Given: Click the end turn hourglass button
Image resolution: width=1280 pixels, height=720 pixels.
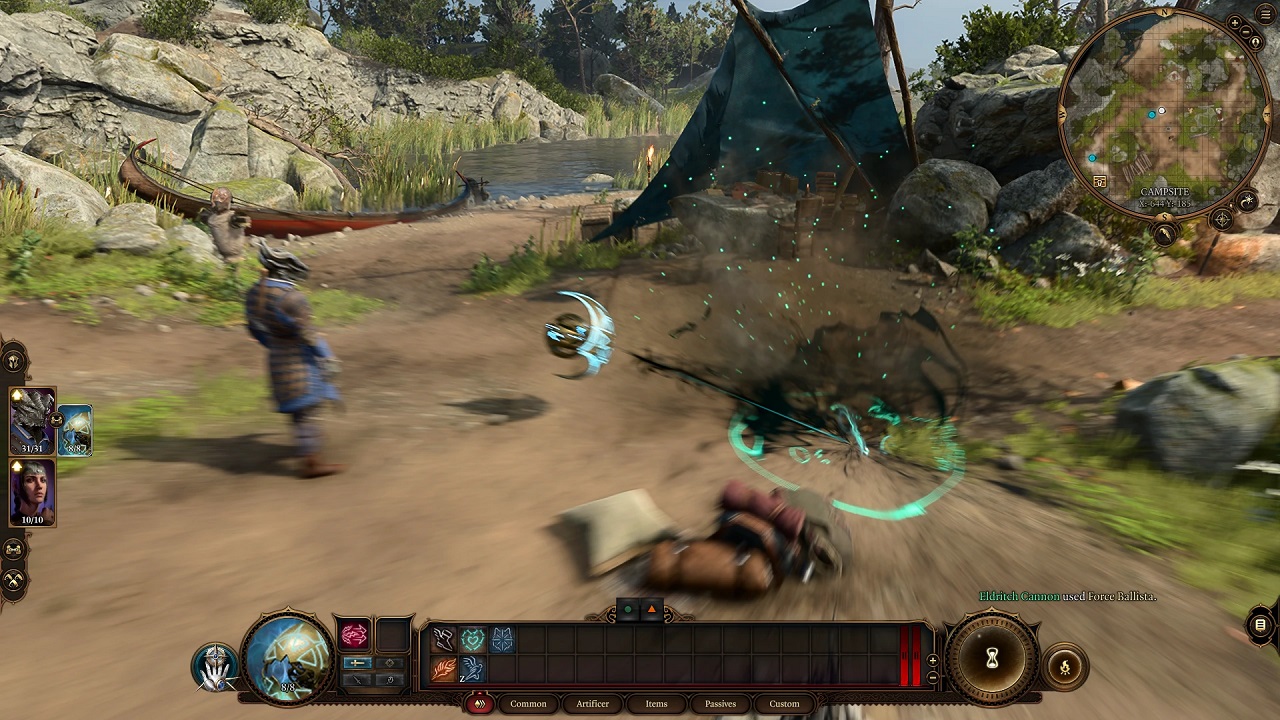Looking at the screenshot, I should point(992,657).
